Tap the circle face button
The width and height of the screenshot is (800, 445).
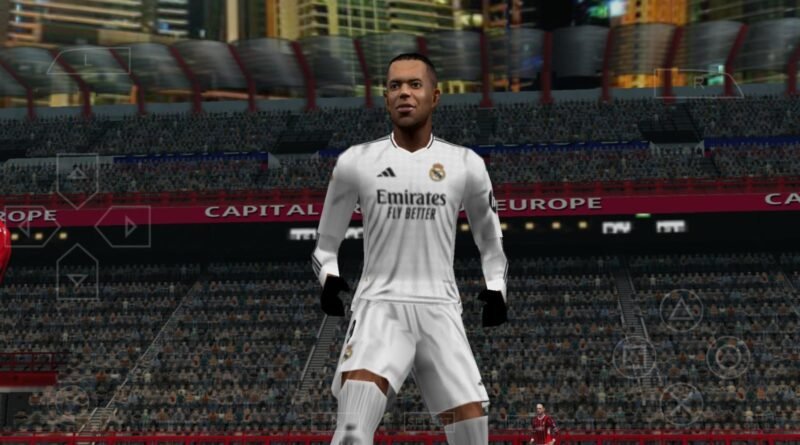click(728, 357)
